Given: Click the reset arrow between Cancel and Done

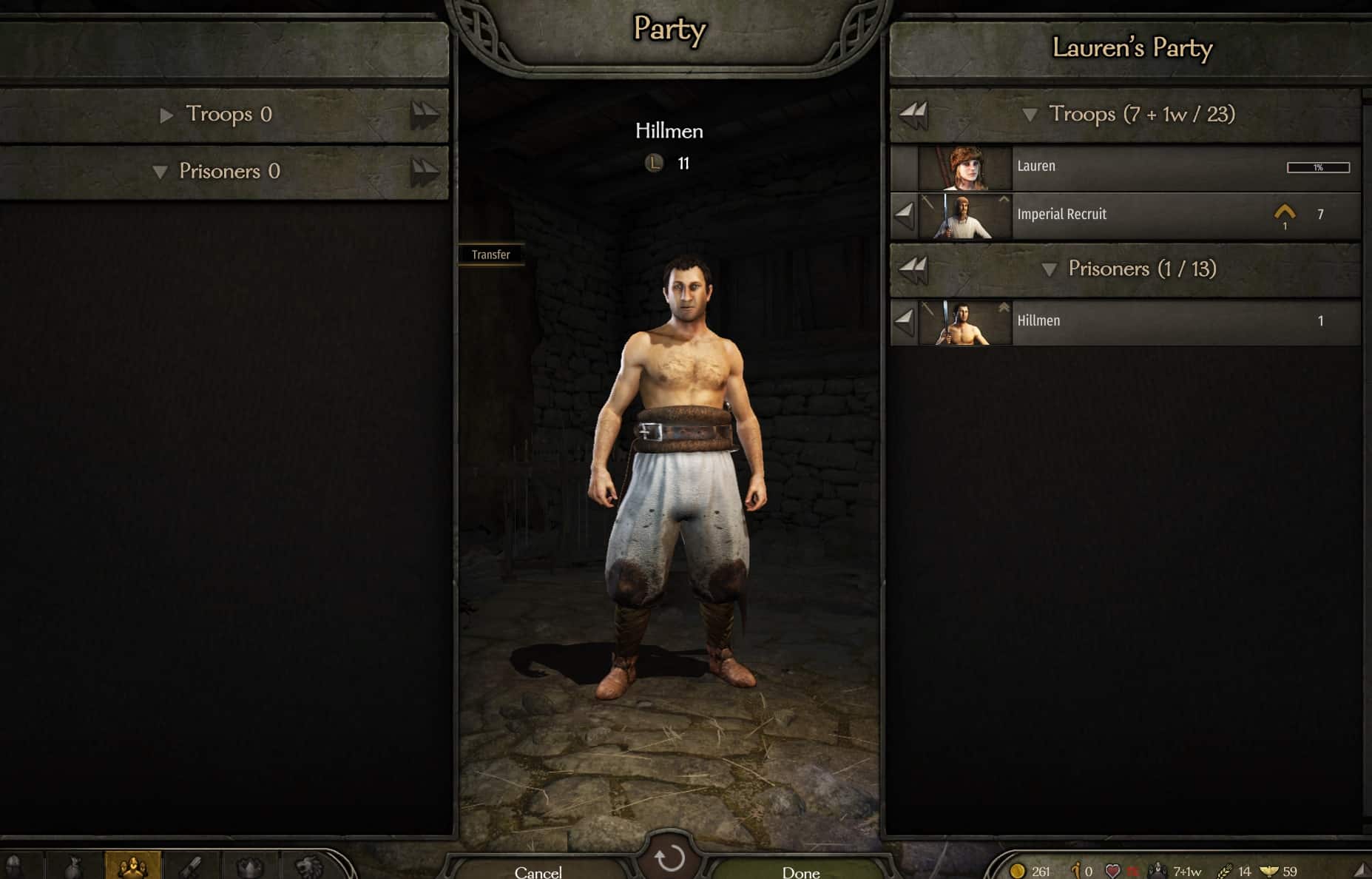Looking at the screenshot, I should click(x=671, y=858).
